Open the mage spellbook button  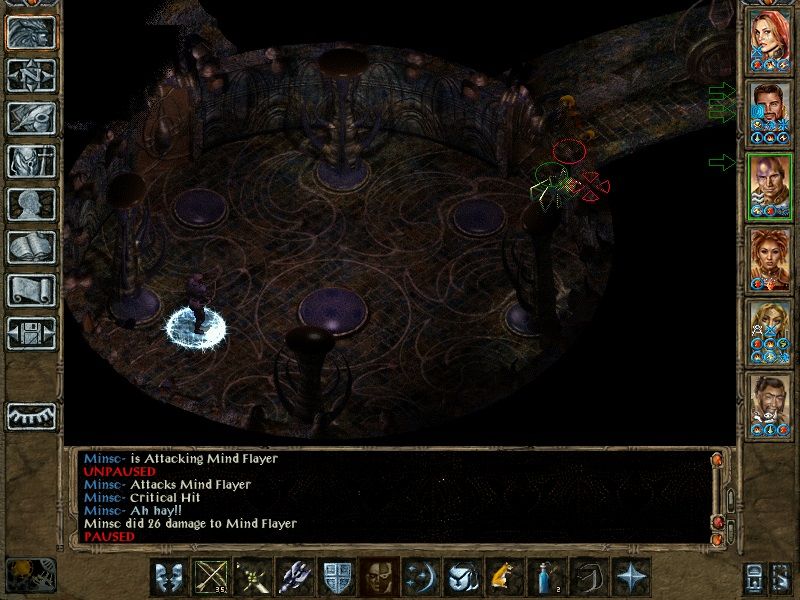click(x=31, y=247)
